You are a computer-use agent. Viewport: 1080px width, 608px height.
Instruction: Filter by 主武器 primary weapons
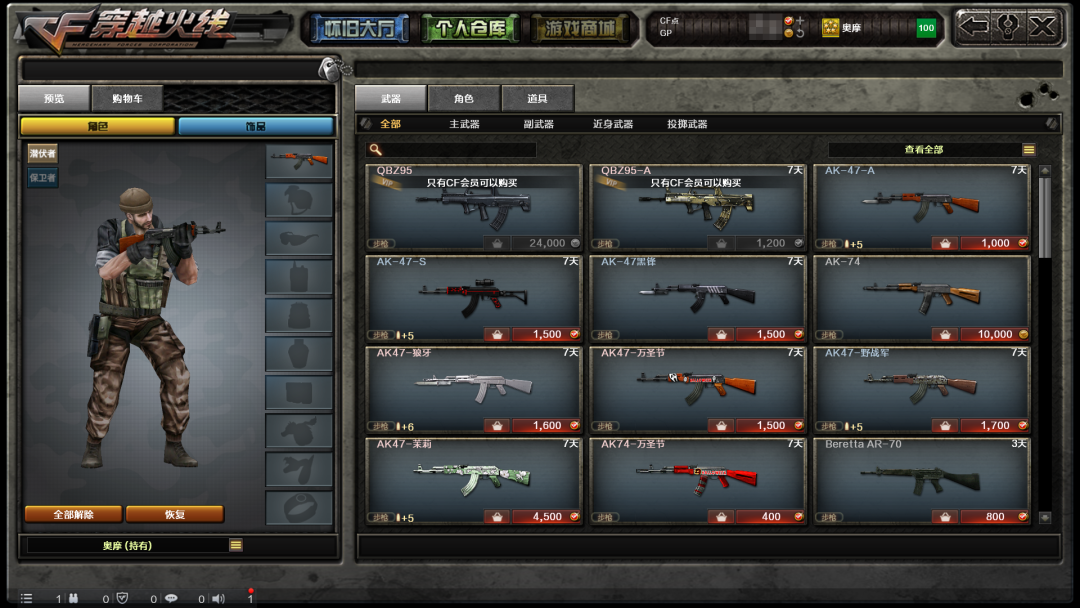click(464, 124)
